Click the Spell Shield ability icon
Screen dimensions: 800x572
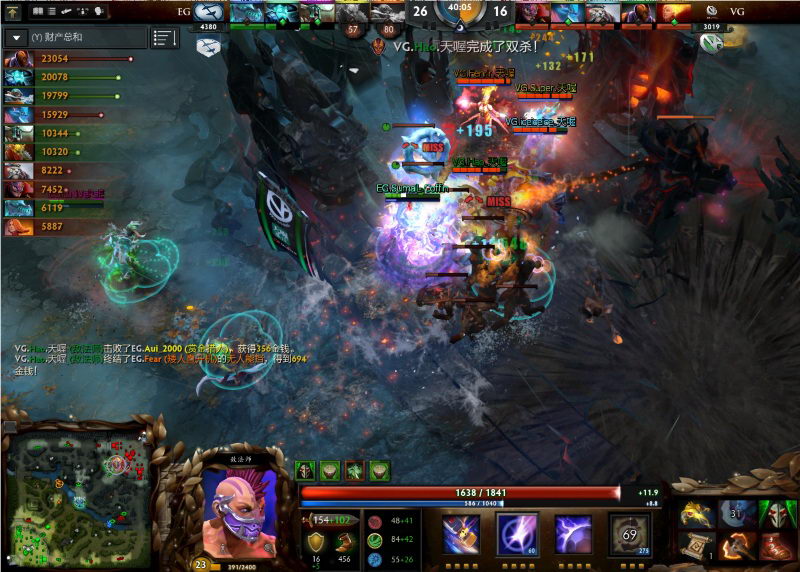point(573,533)
